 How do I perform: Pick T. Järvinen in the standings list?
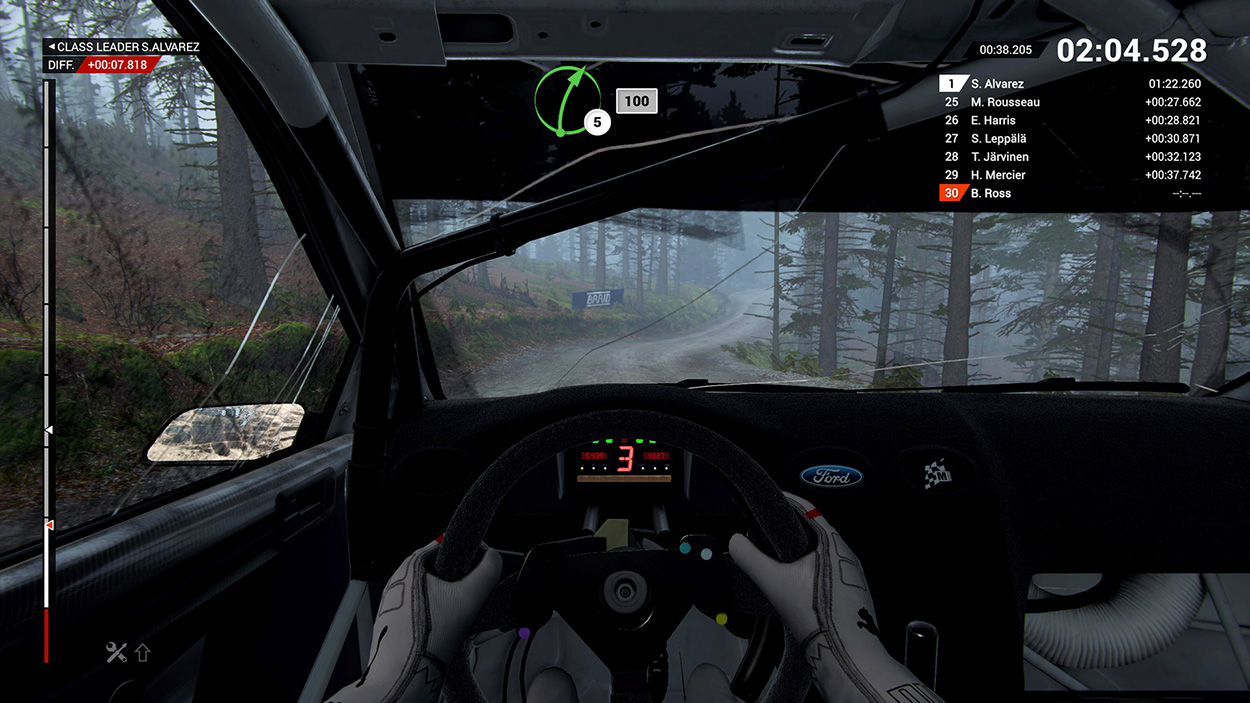(x=1070, y=157)
